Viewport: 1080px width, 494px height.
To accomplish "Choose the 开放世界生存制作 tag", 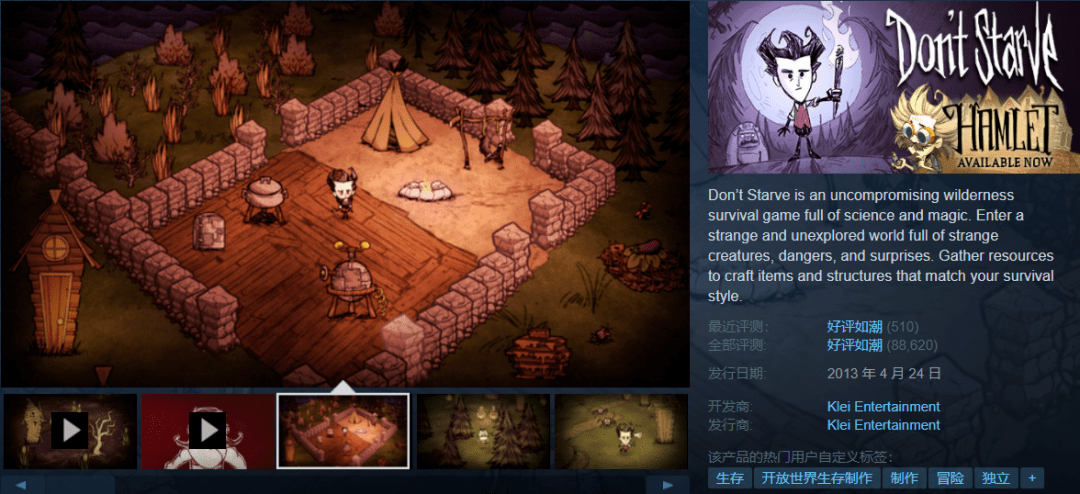I will (816, 479).
